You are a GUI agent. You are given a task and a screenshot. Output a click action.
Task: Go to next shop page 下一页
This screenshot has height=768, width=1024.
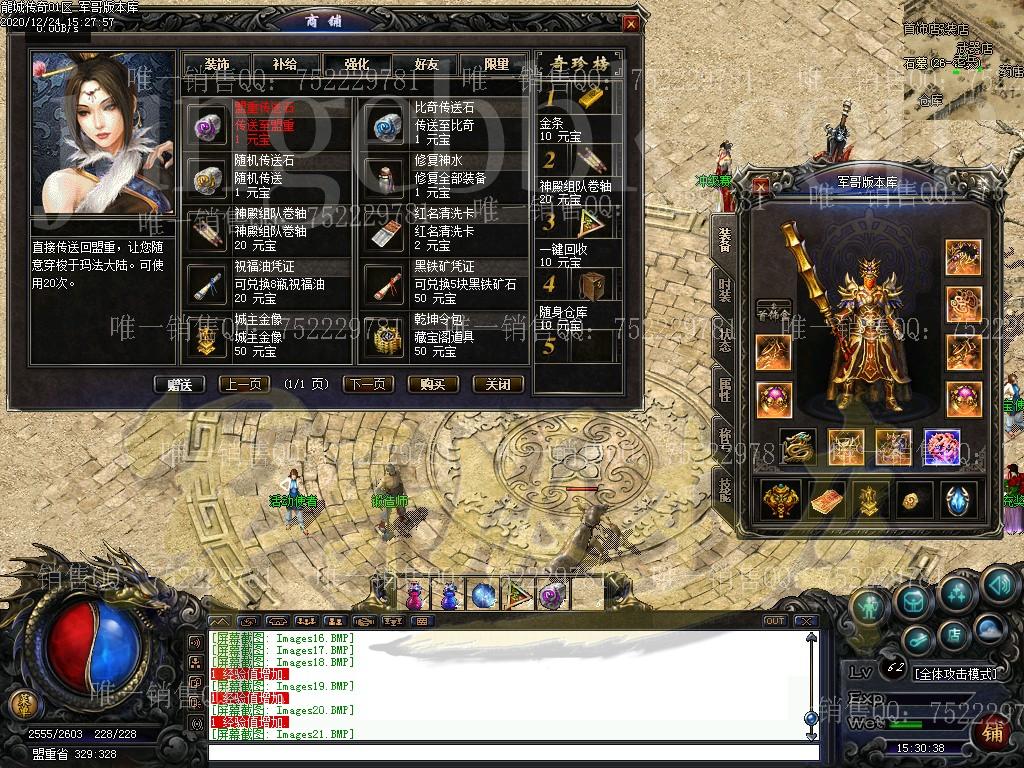[x=368, y=384]
